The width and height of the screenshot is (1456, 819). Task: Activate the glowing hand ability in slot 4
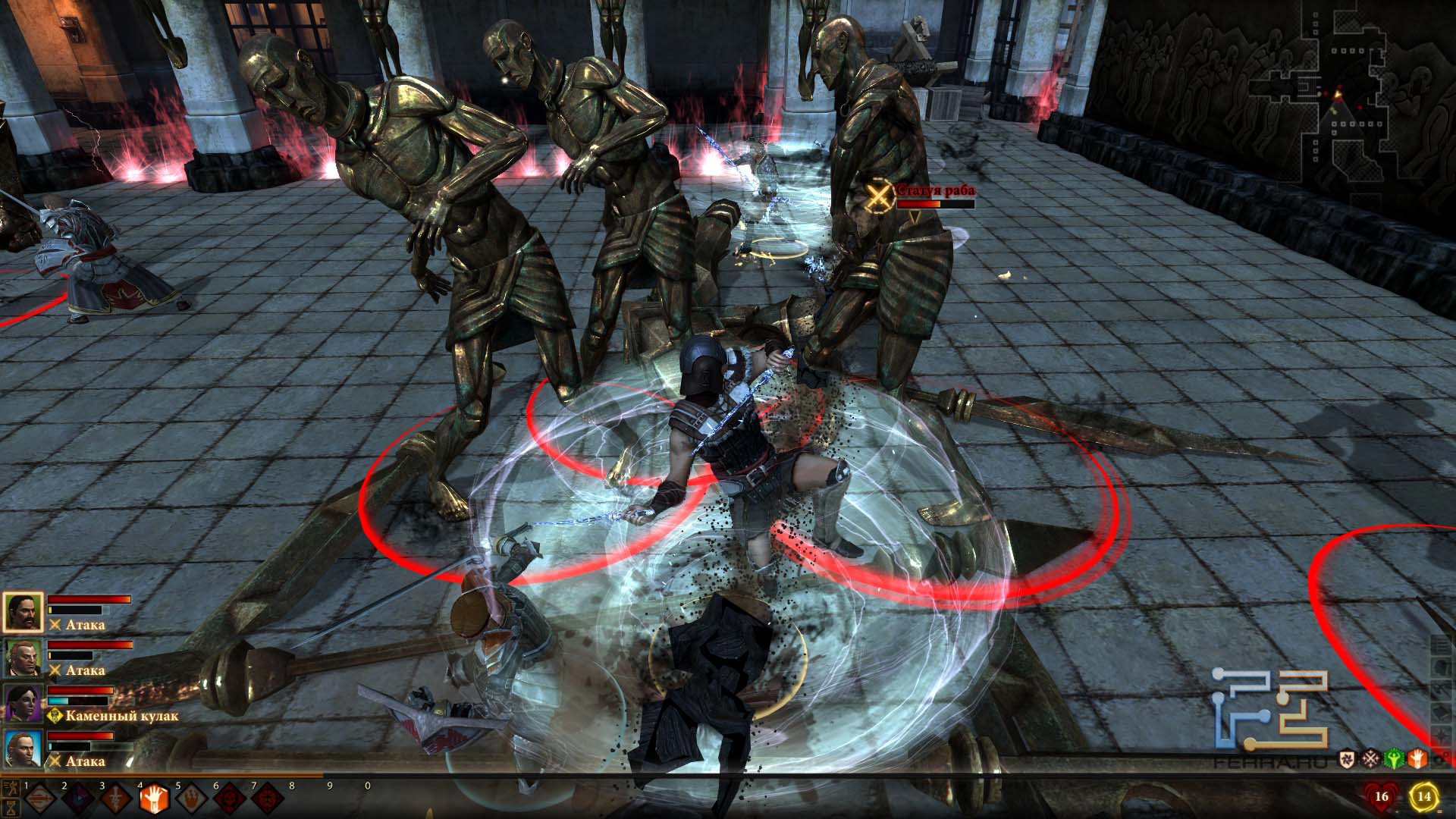coord(154,798)
